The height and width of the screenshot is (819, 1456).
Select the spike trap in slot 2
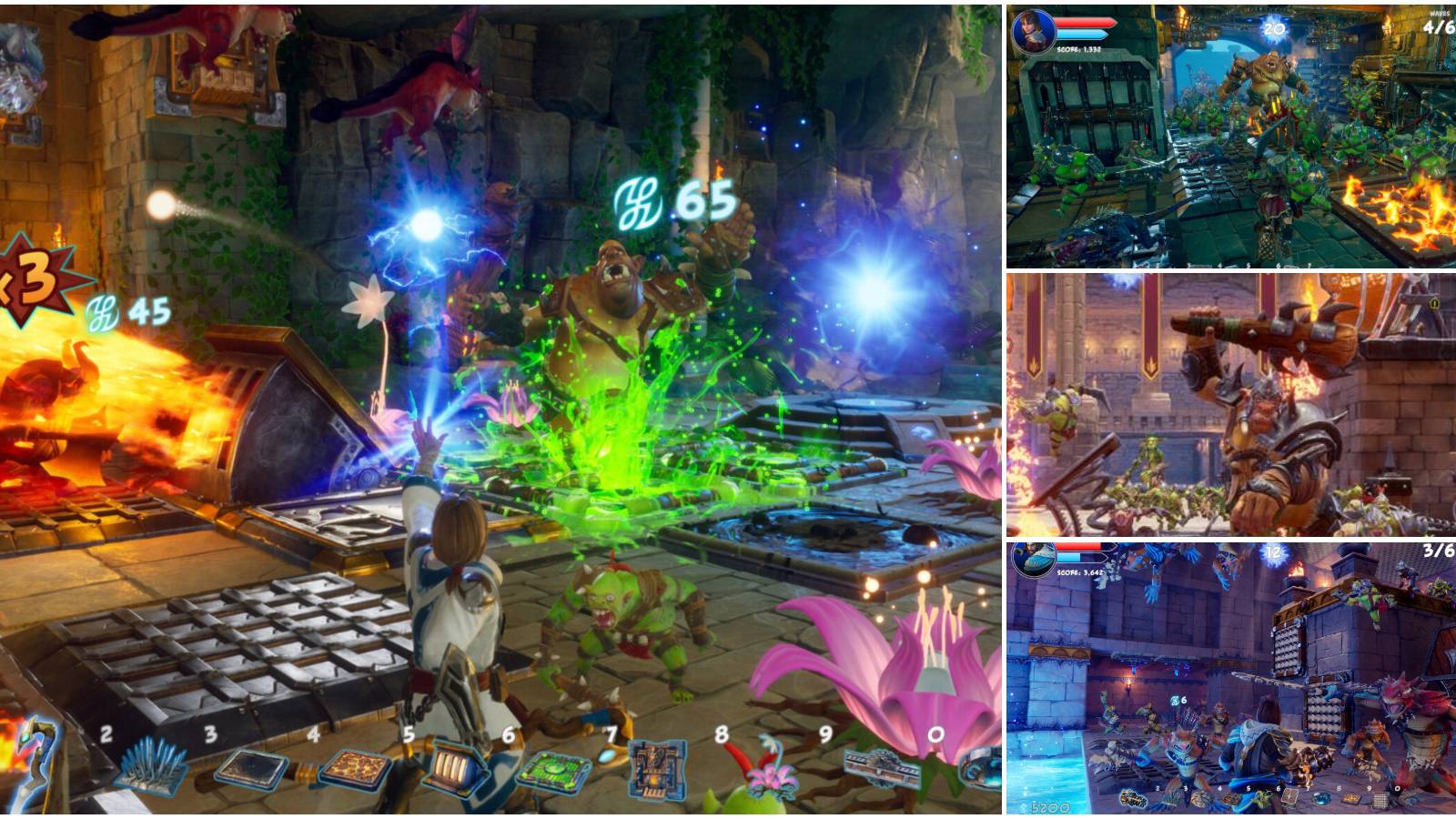(x=150, y=769)
